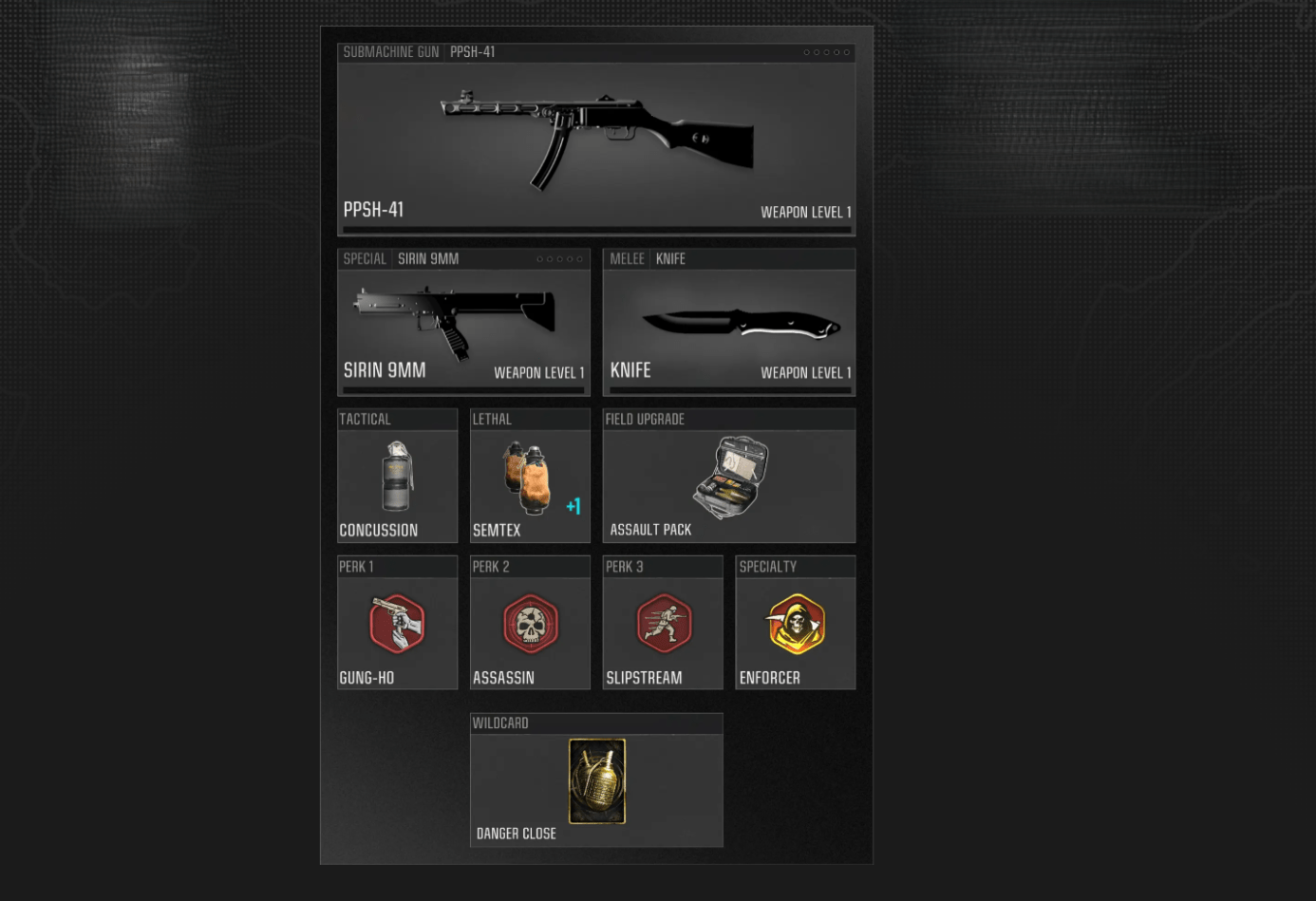Click the Assault Pack field upgrade

[728, 478]
